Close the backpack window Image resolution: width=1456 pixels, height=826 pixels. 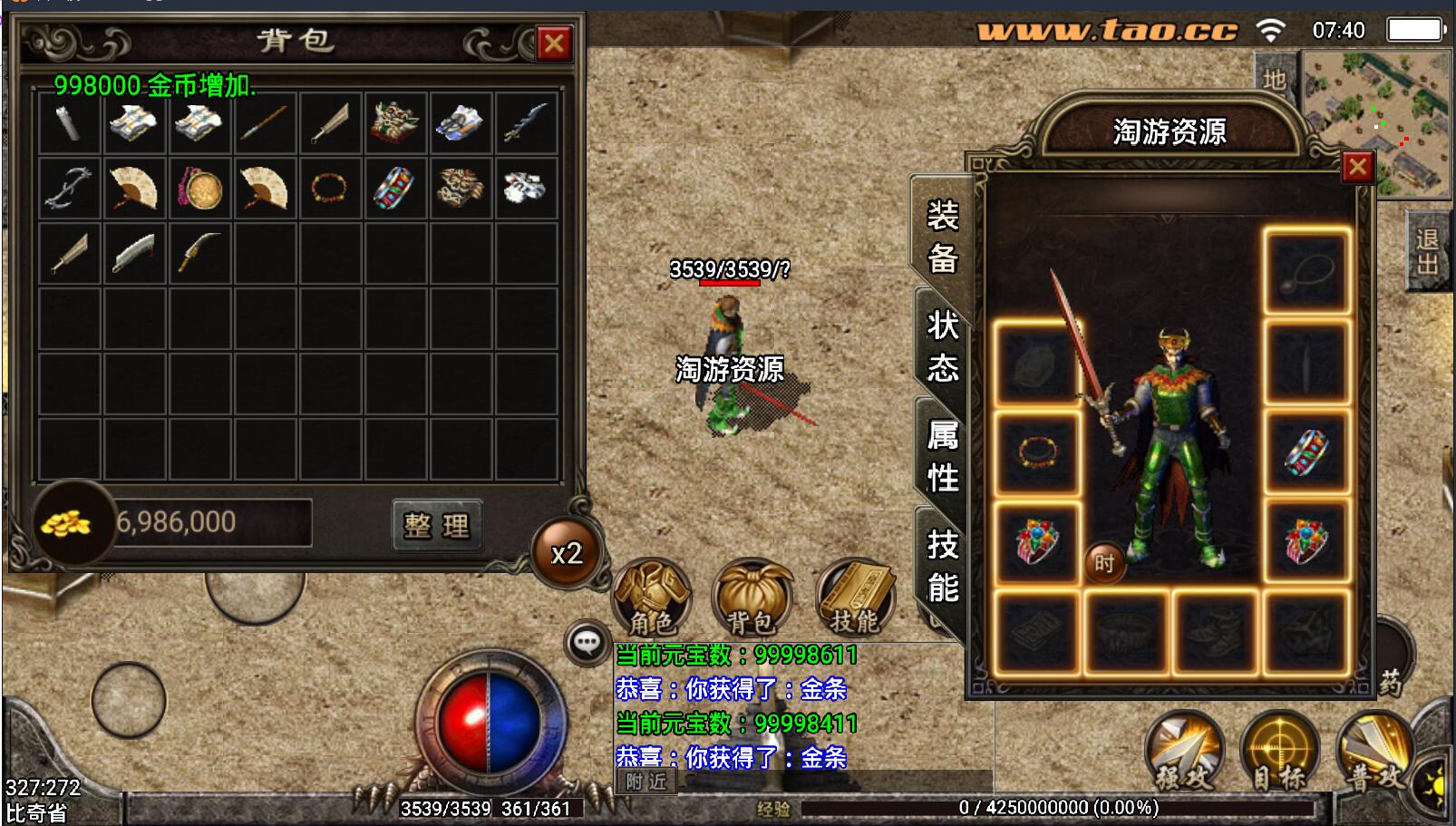pos(553,44)
